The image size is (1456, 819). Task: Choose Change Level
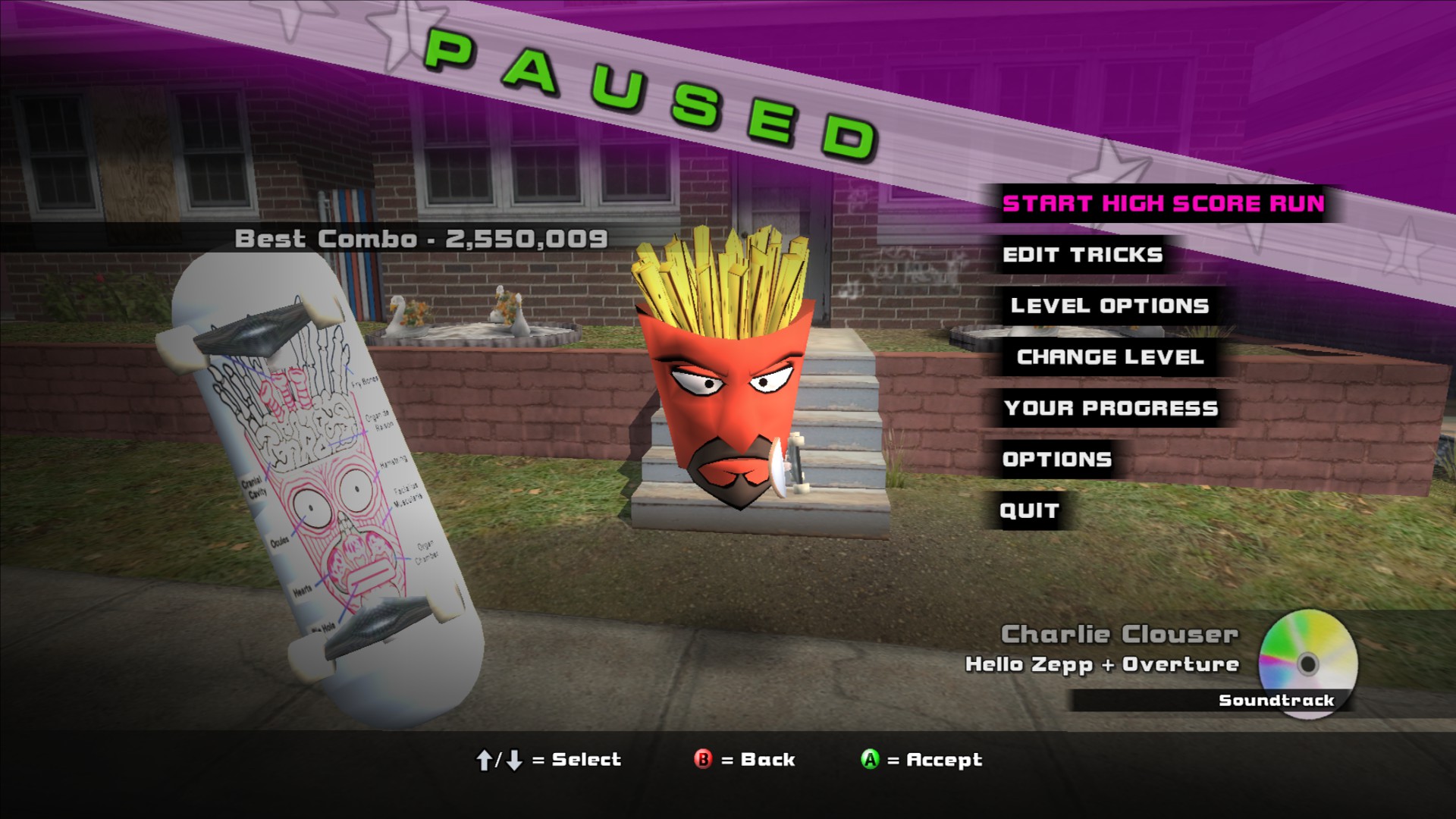coord(1109,357)
